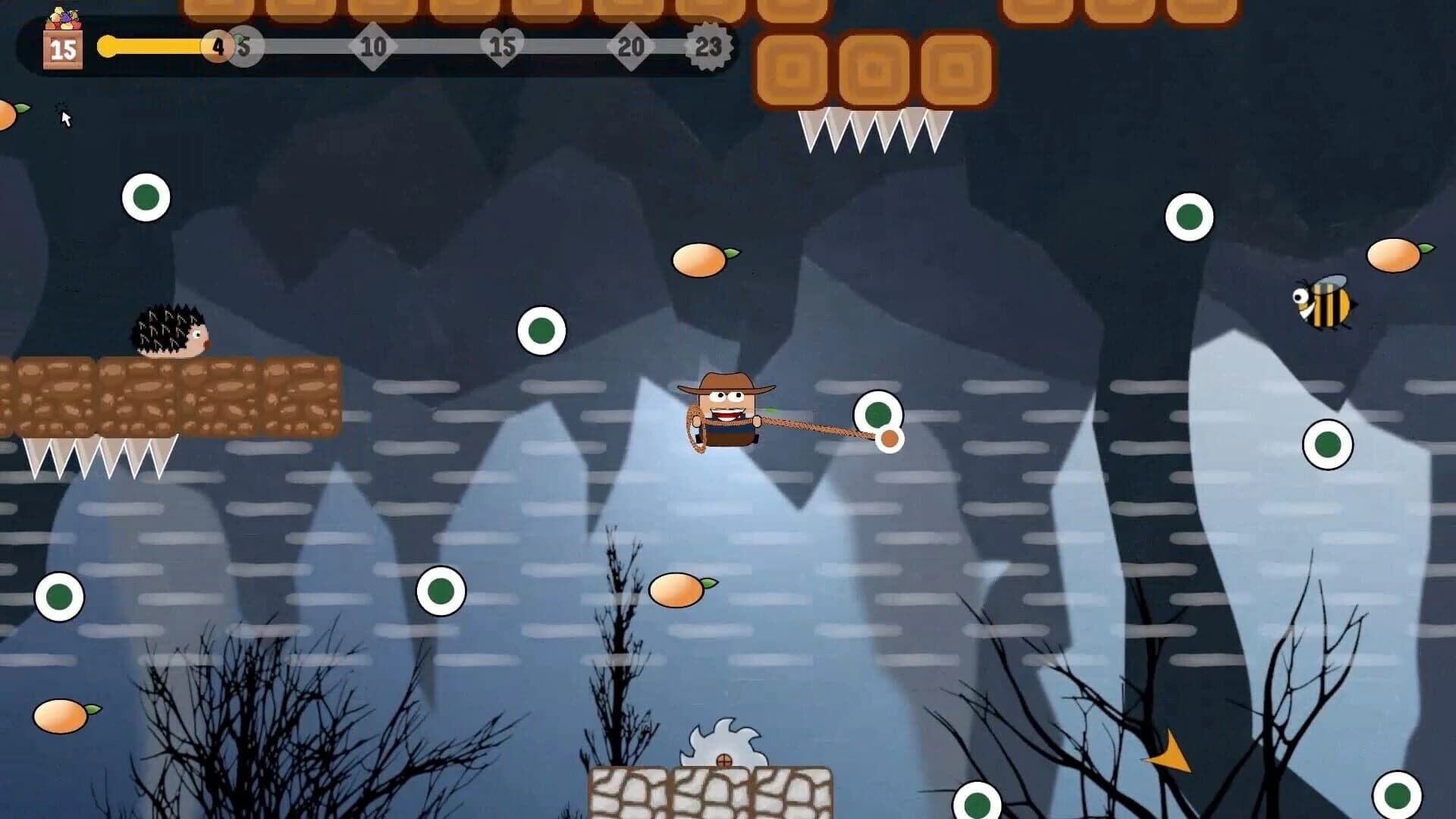Viewport: 1456px width, 819px height.
Task: Click the crate showing the number 15
Action: [x=62, y=49]
